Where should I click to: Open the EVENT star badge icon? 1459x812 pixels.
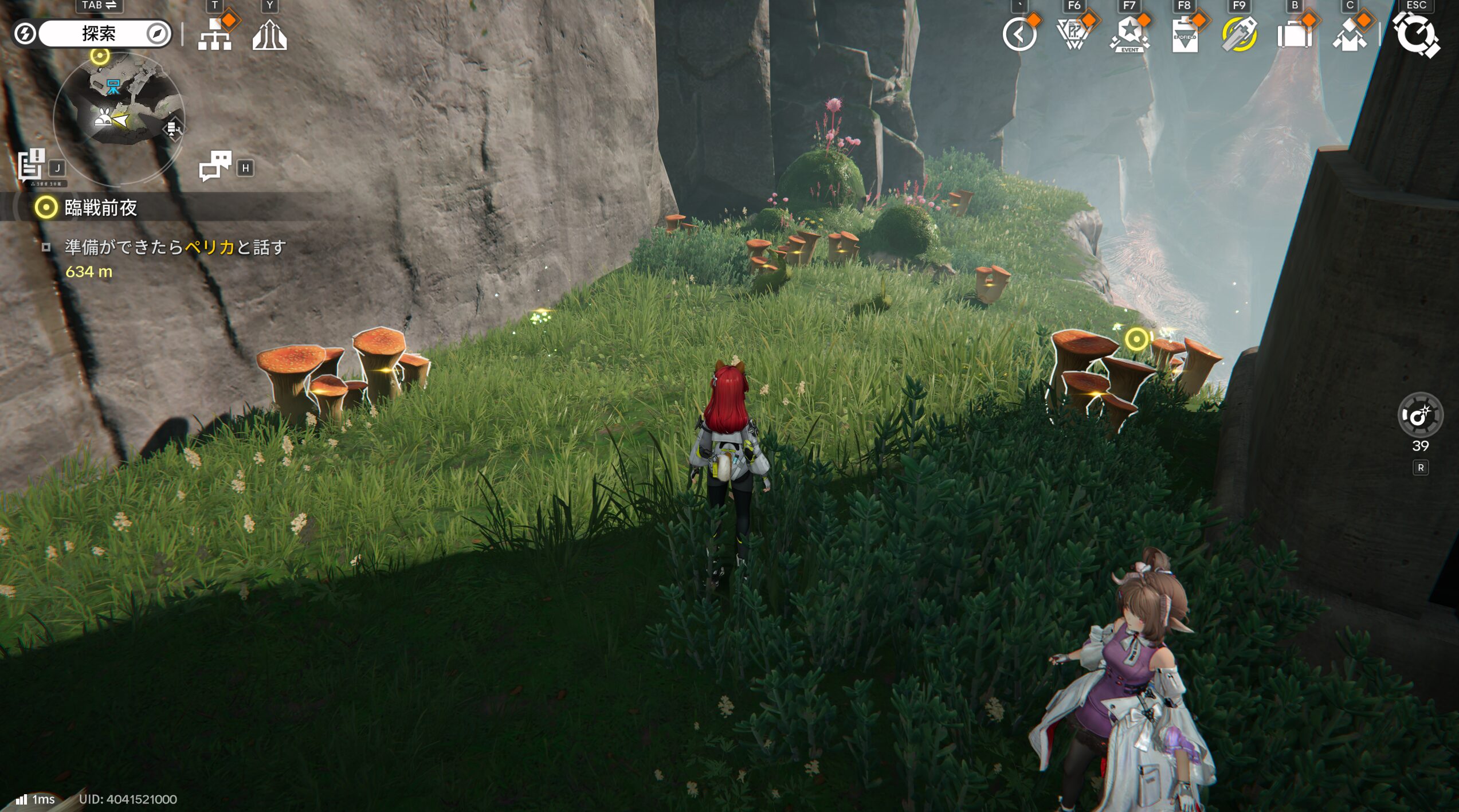point(1129,34)
